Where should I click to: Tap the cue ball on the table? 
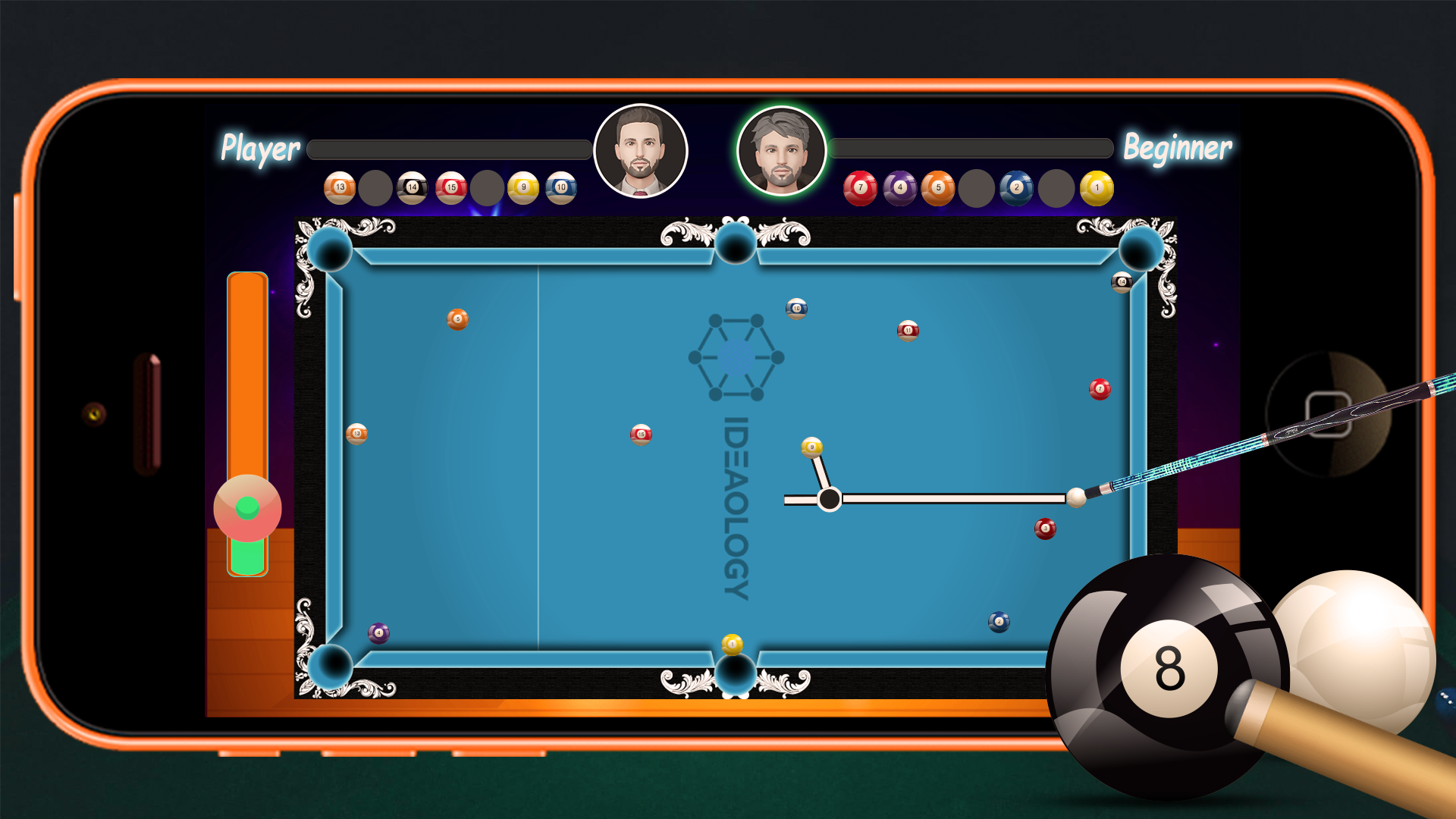(1076, 497)
